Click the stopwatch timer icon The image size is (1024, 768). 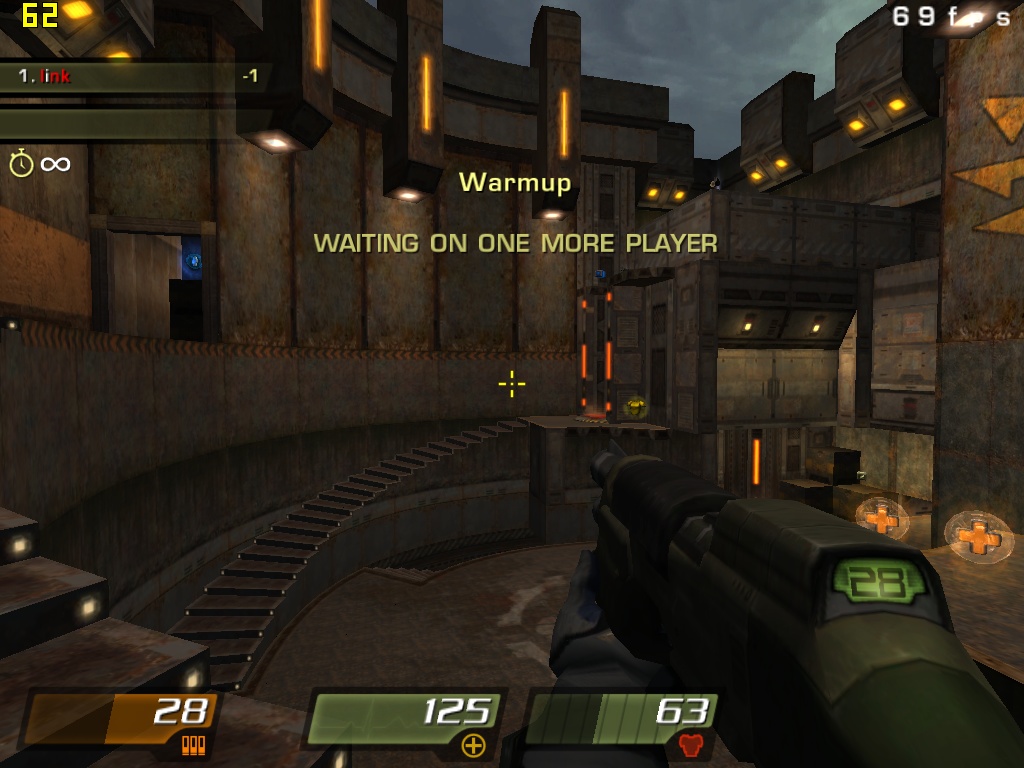coord(21,163)
